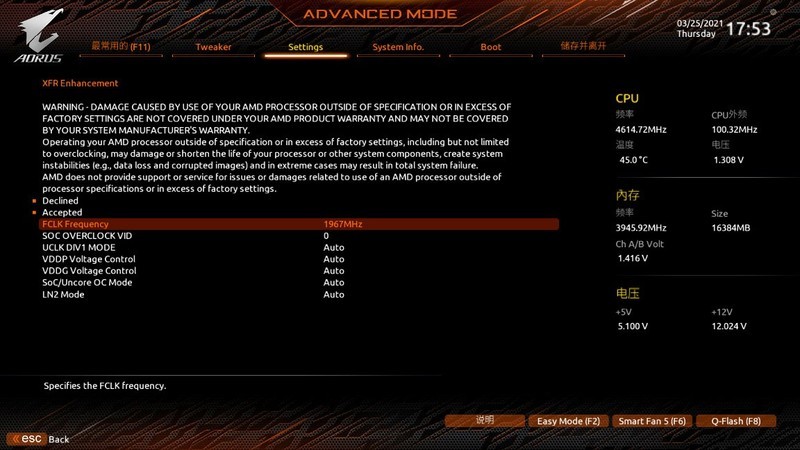Open VDDP Voltage Control

tap(88, 259)
